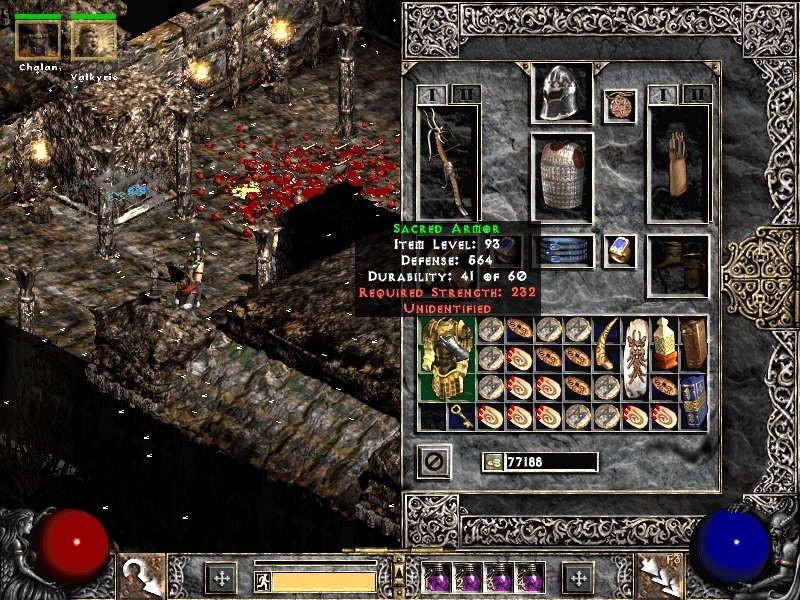This screenshot has width=800, height=600.
Task: Select the blue gem ring slot
Action: (619, 250)
